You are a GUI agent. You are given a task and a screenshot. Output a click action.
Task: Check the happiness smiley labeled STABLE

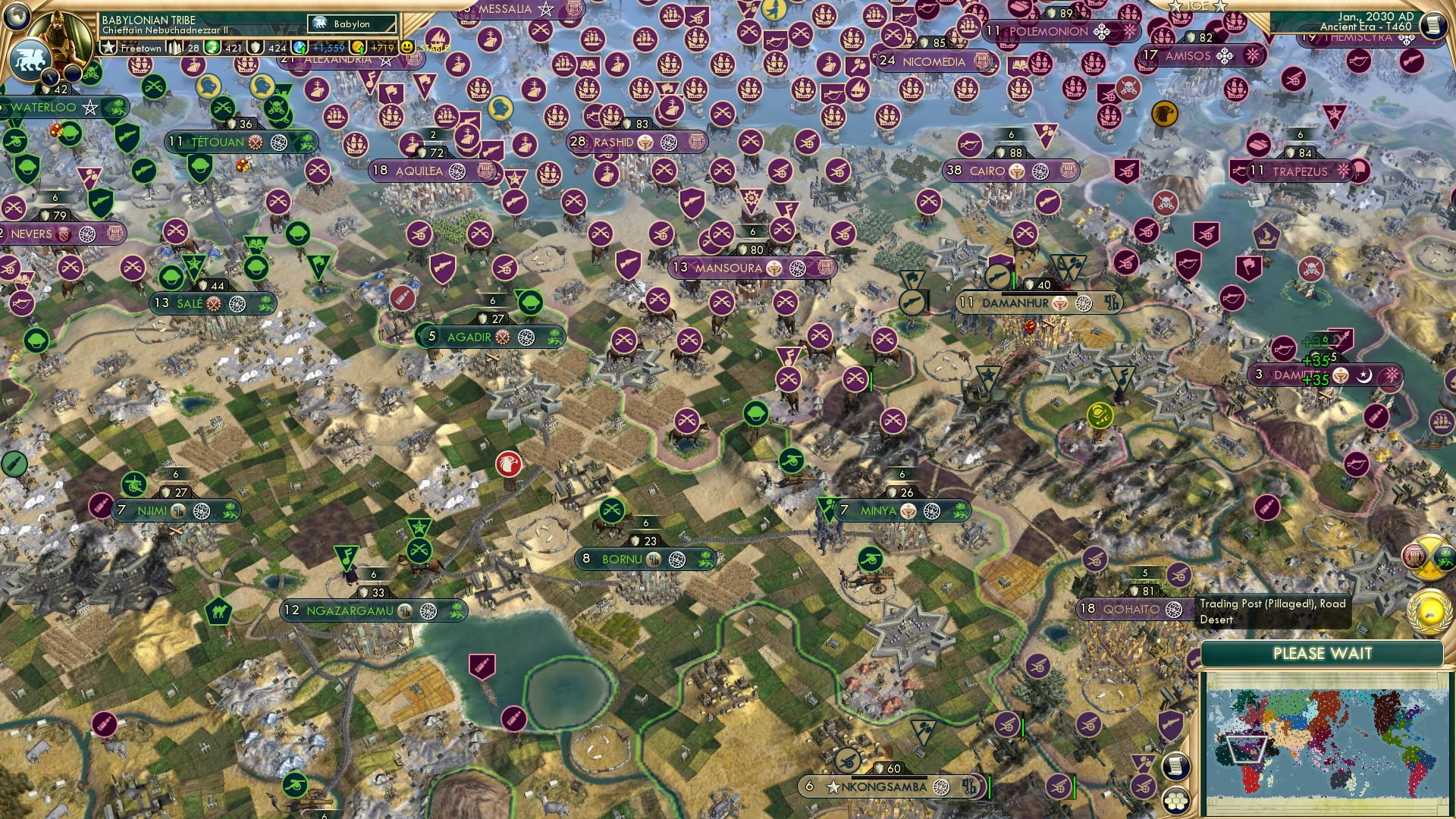407,47
